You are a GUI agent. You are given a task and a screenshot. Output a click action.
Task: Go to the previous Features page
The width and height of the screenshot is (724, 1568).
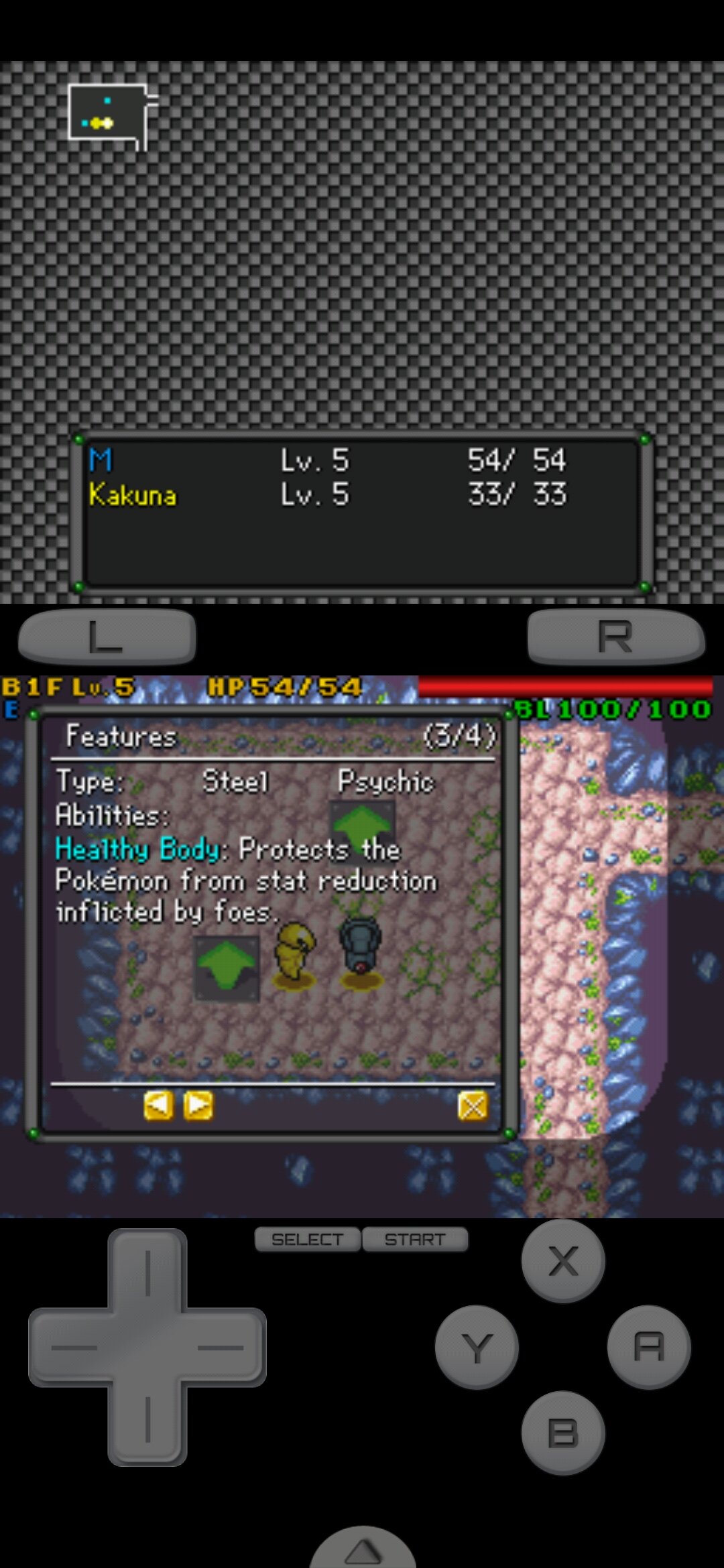pos(158,1106)
